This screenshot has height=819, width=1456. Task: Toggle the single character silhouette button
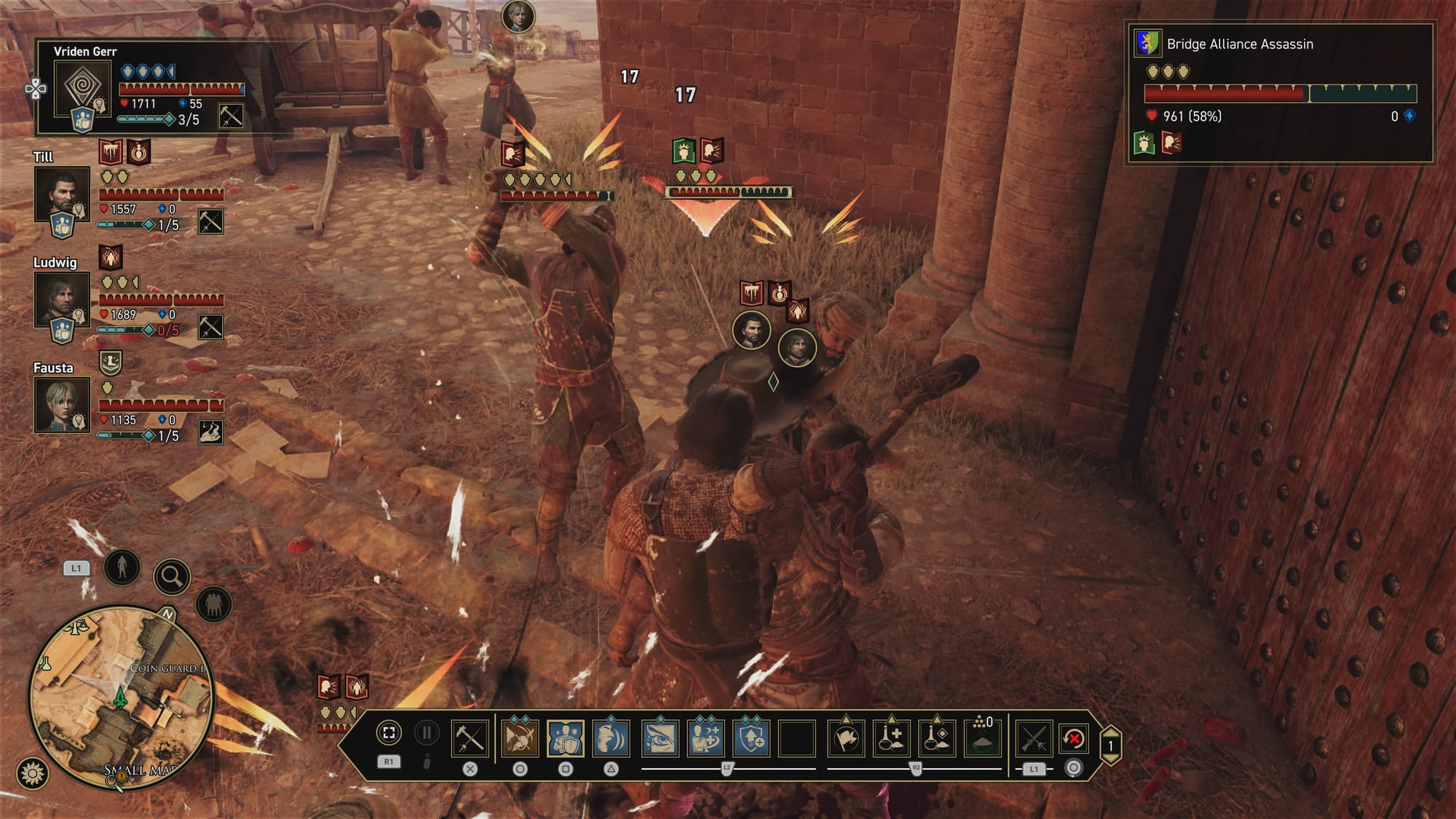122,566
